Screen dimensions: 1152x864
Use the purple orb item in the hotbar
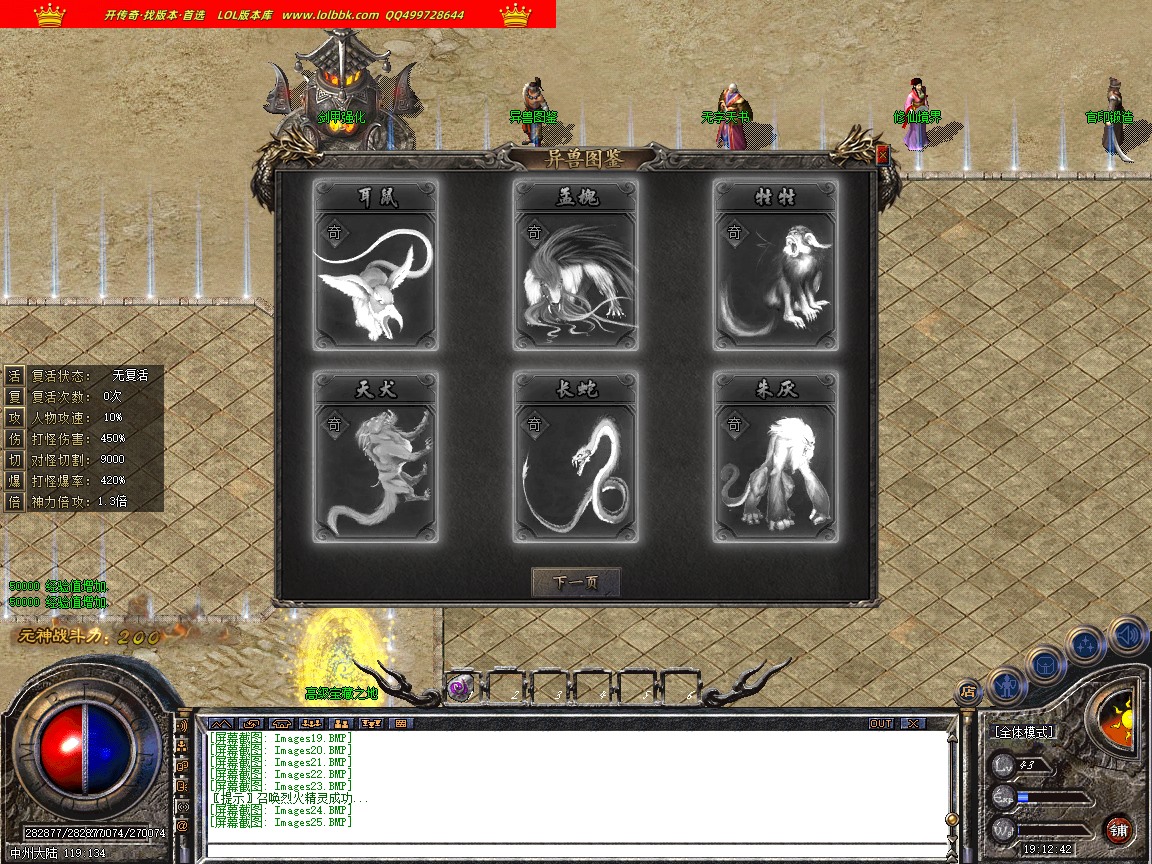pos(460,687)
